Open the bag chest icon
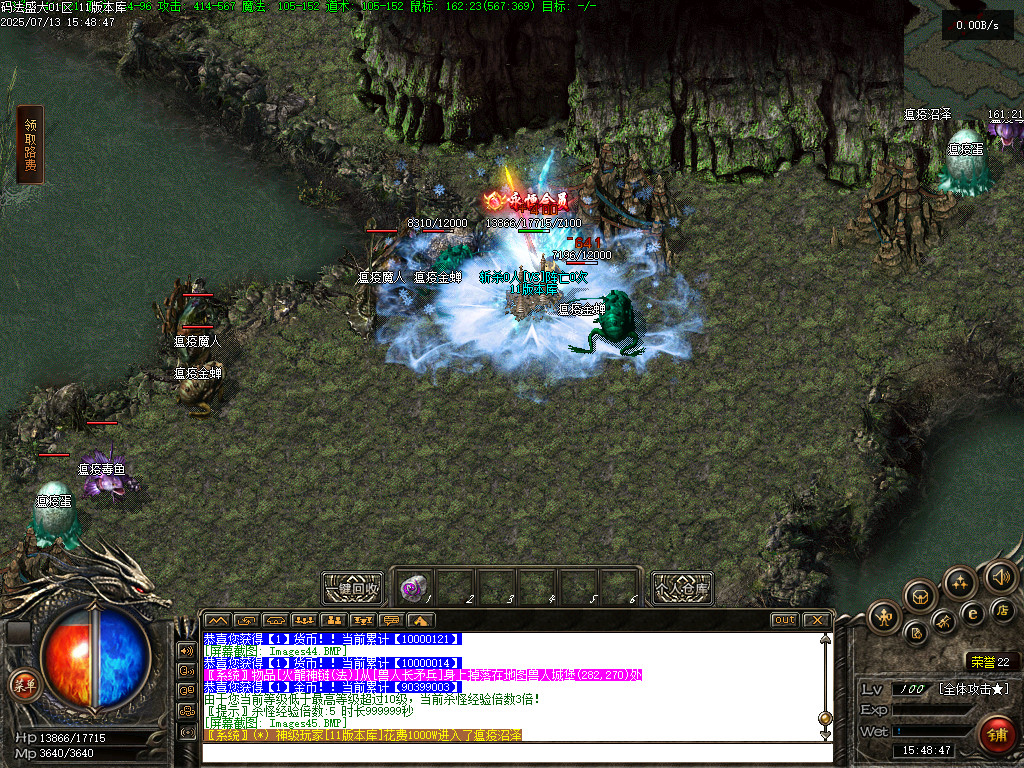Image resolution: width=1024 pixels, height=768 pixels. [x=920, y=597]
